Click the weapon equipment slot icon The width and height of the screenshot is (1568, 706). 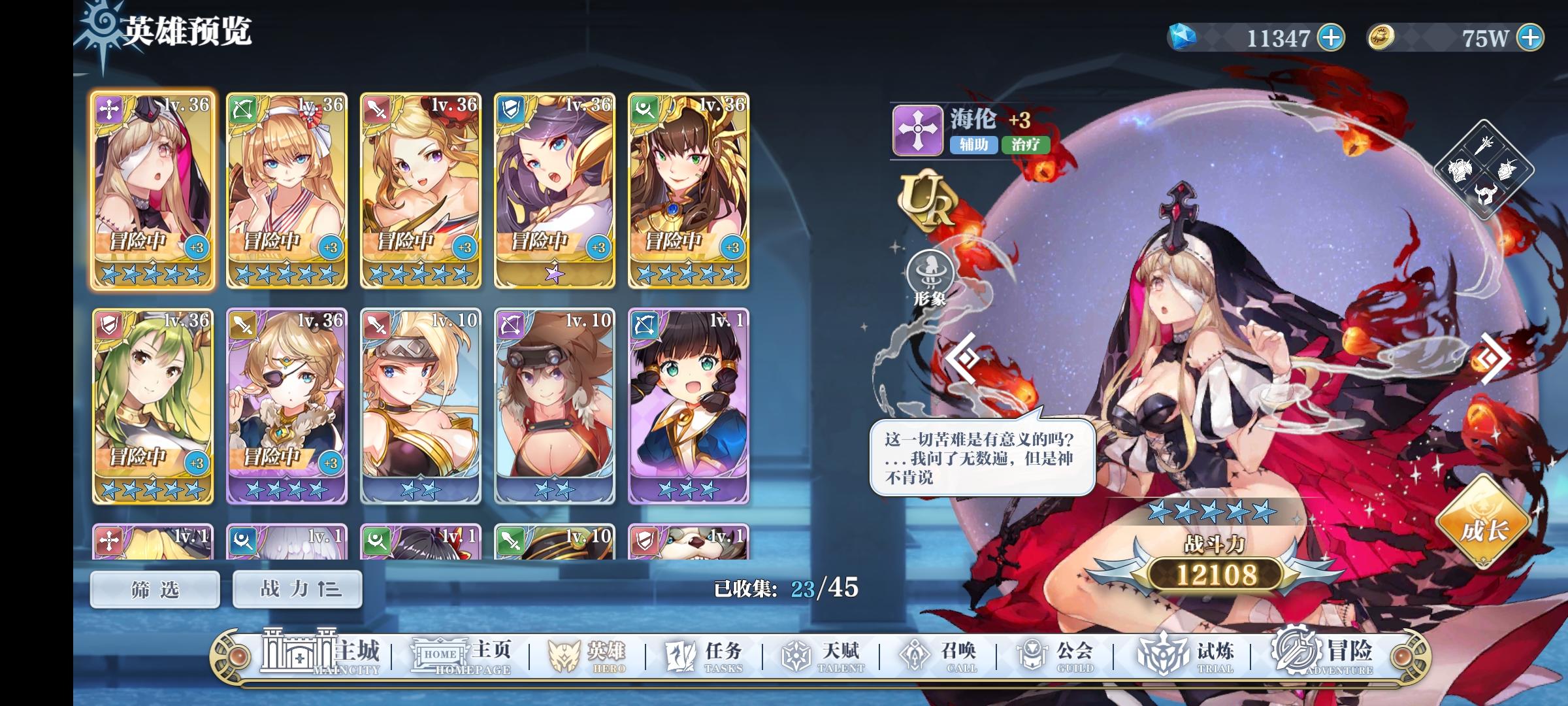coord(1484,145)
